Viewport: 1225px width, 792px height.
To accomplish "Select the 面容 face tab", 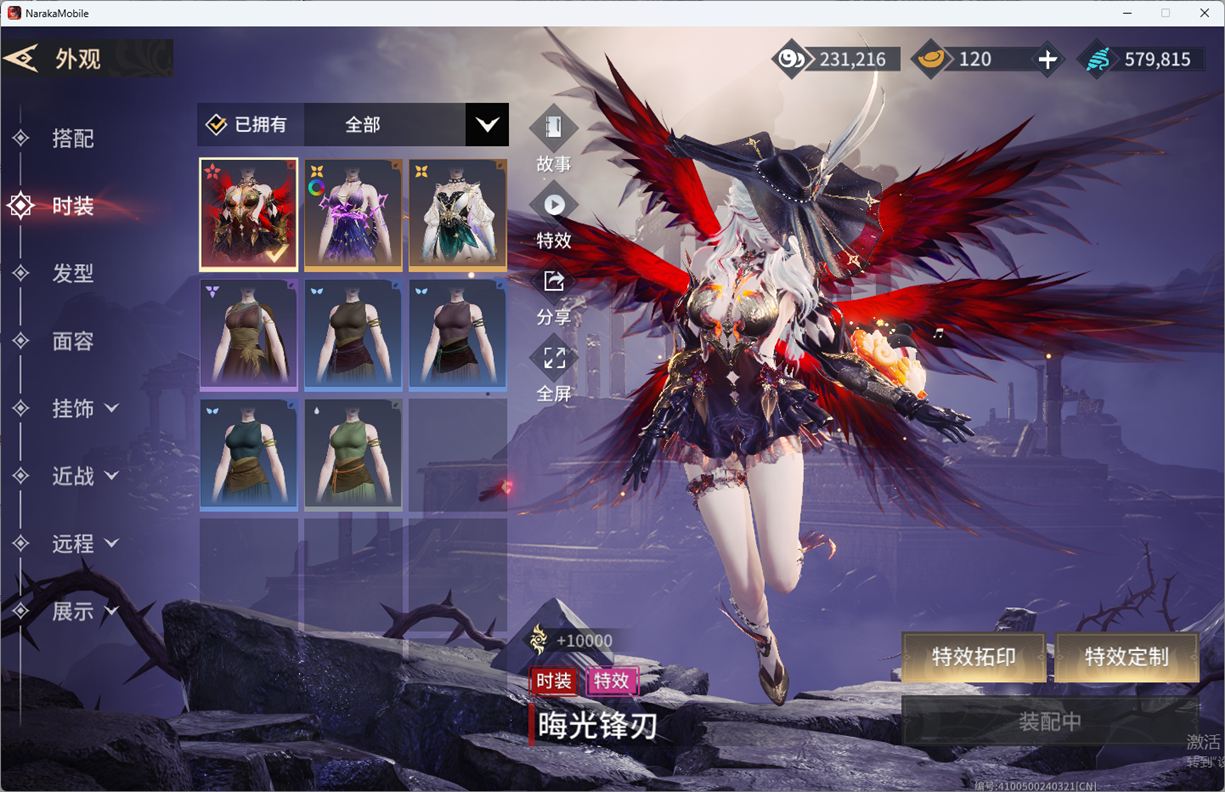I will click(x=72, y=341).
